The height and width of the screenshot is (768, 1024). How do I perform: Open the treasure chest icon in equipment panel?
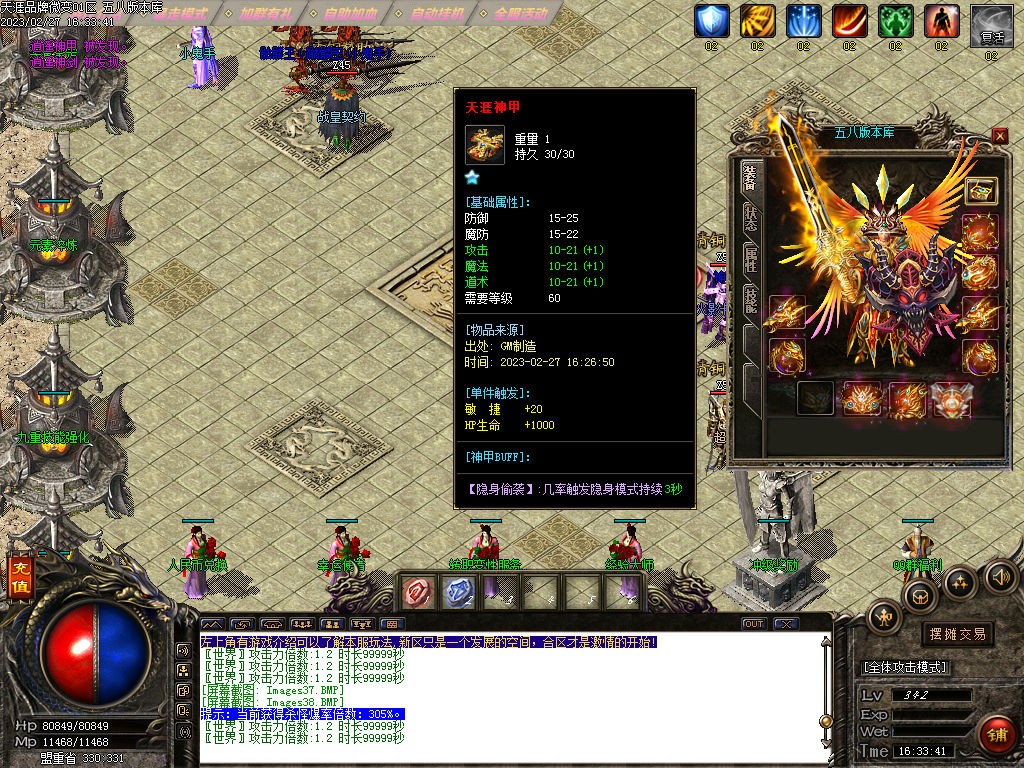click(981, 190)
